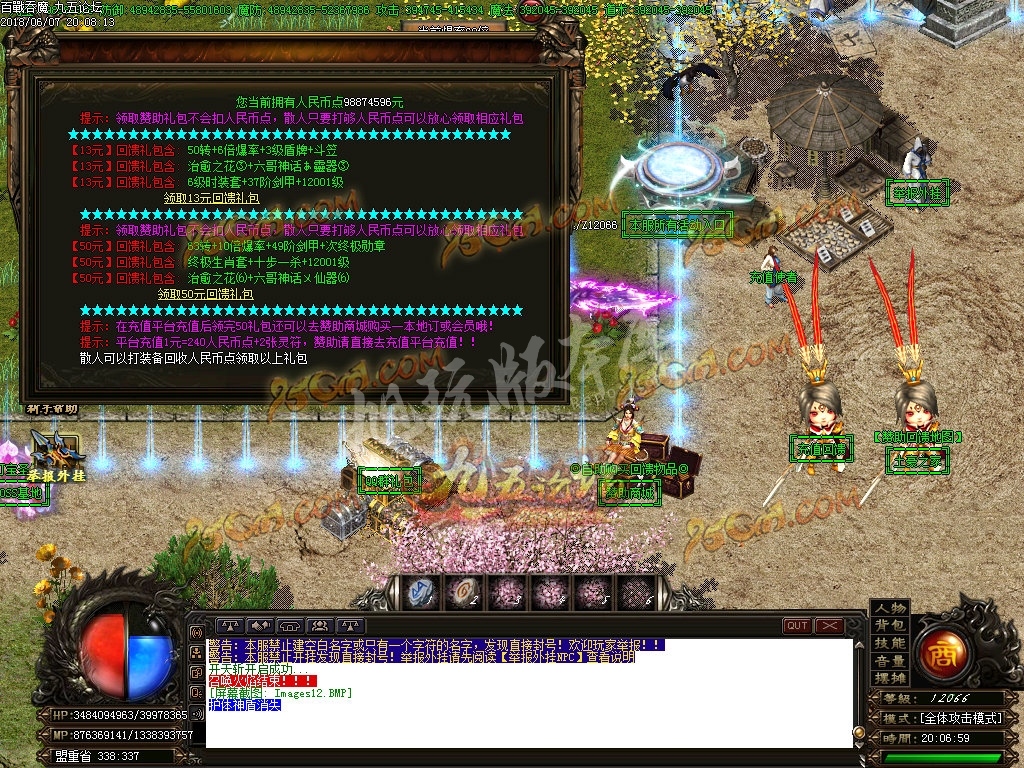Image resolution: width=1024 pixels, height=768 pixels.
Task: Toggle the 音量 sound button
Action: [x=889, y=661]
